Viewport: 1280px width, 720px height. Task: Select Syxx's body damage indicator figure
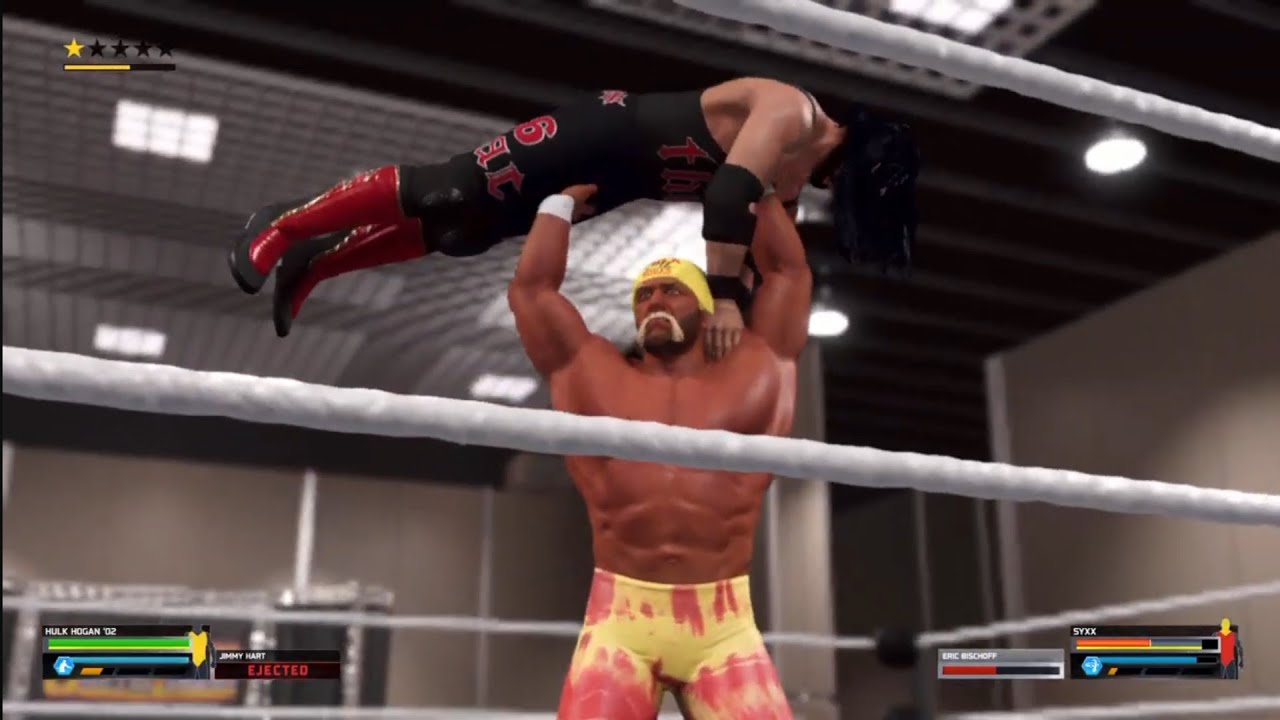[1229, 647]
